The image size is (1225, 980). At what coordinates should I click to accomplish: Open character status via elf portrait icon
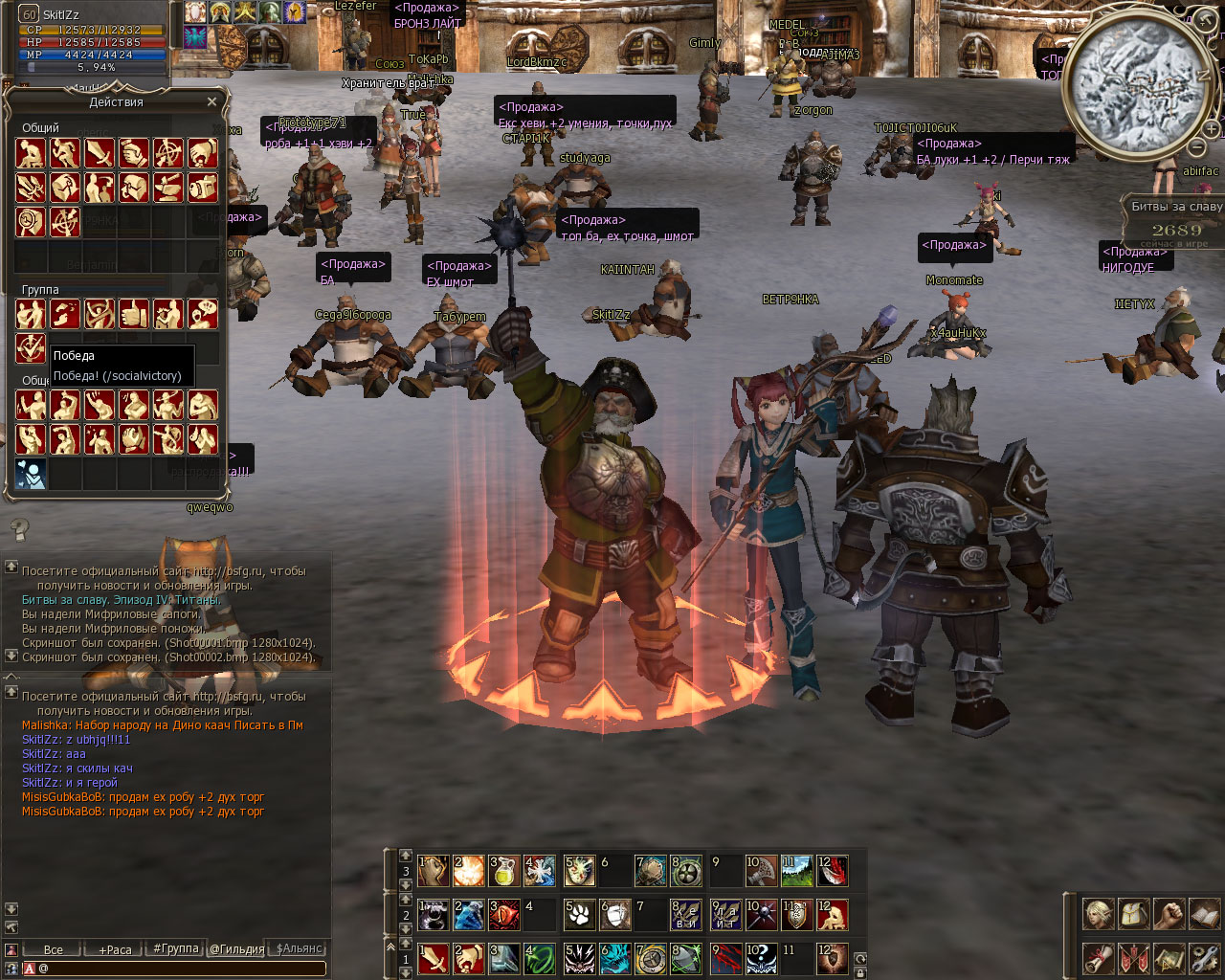coord(1098,914)
